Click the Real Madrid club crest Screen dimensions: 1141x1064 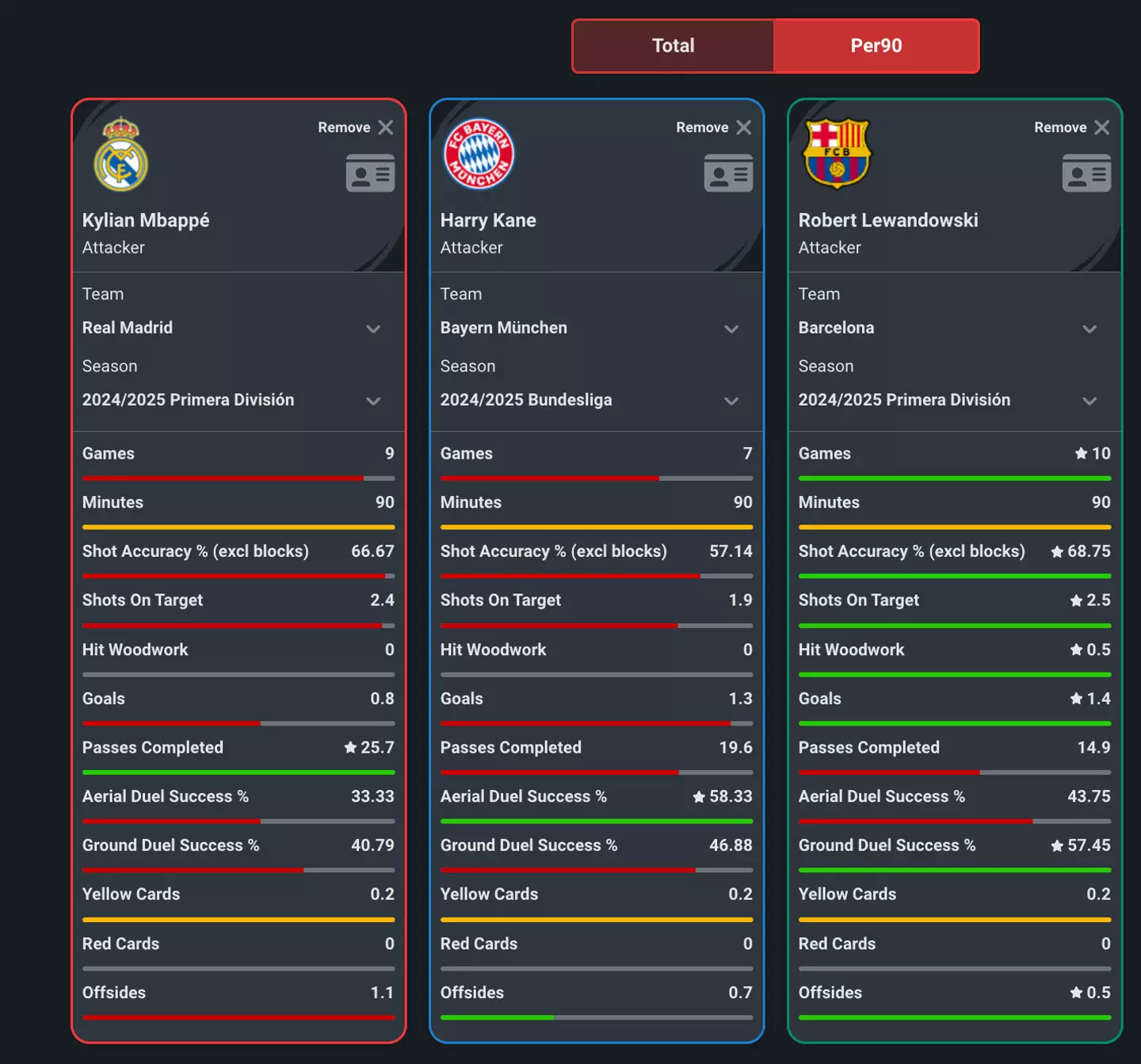(120, 154)
